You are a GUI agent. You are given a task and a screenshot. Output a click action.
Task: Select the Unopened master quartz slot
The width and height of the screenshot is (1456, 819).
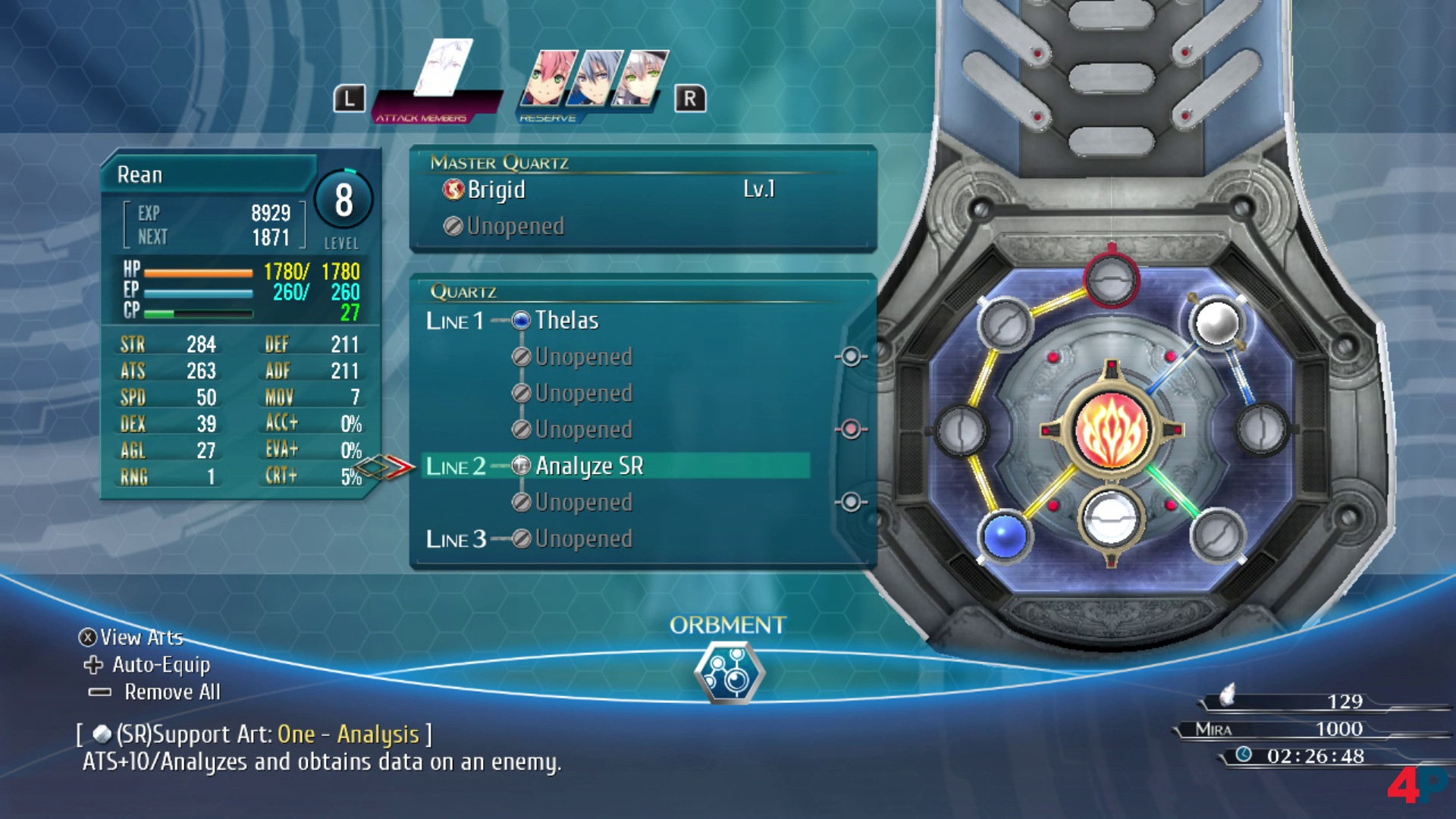pyautogui.click(x=514, y=226)
